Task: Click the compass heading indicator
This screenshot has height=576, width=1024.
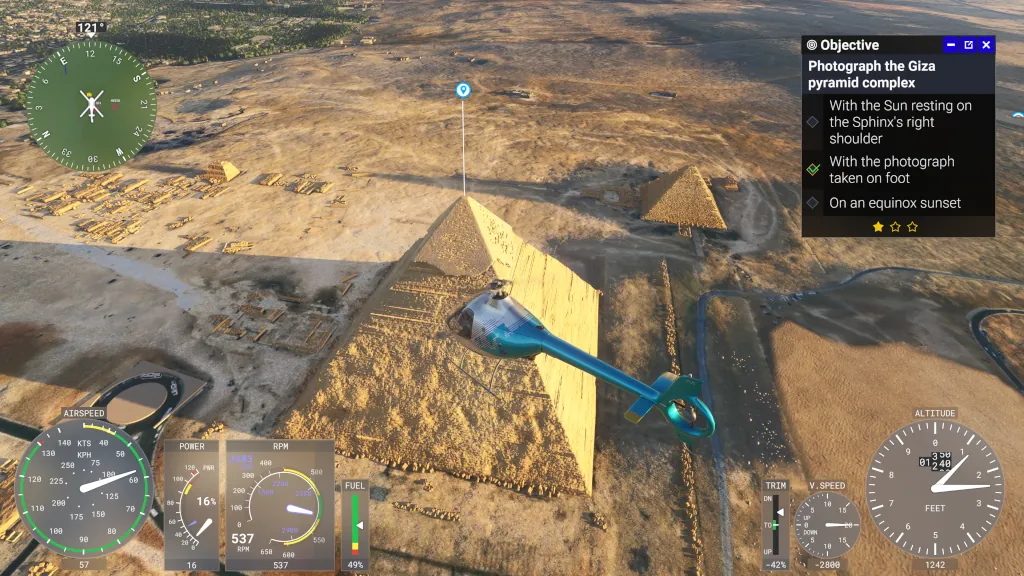Action: (91, 105)
